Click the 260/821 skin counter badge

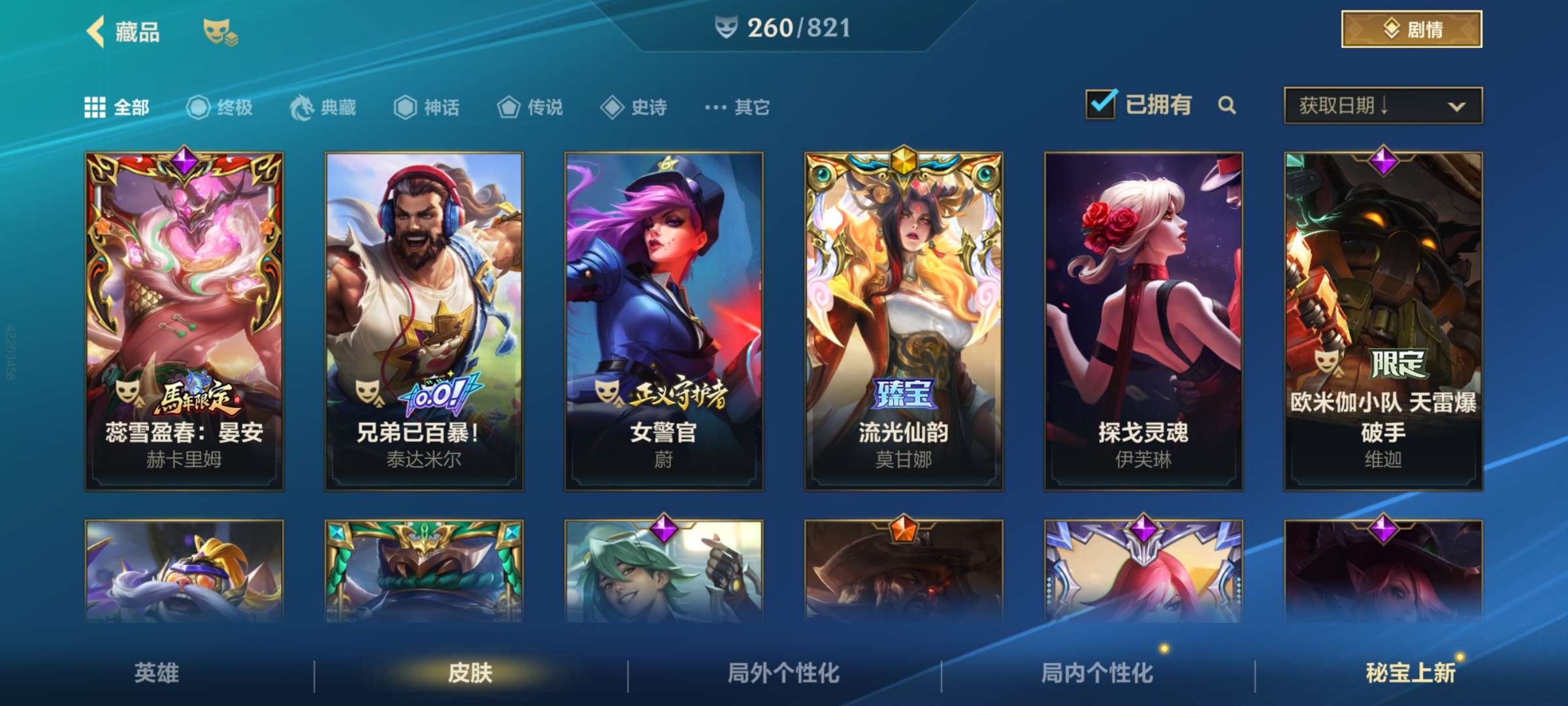(x=784, y=27)
